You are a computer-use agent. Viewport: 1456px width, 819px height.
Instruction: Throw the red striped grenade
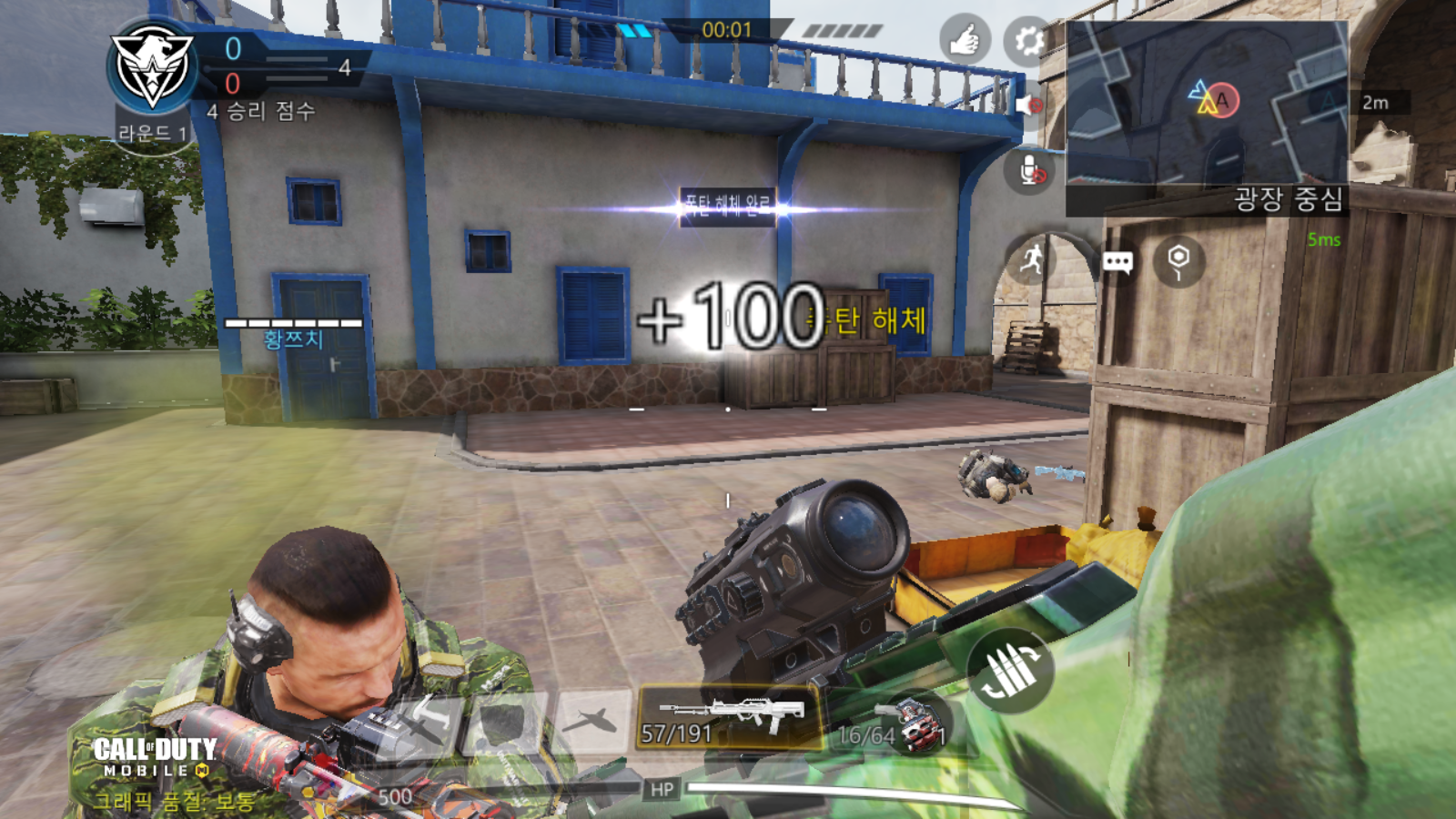tap(921, 725)
